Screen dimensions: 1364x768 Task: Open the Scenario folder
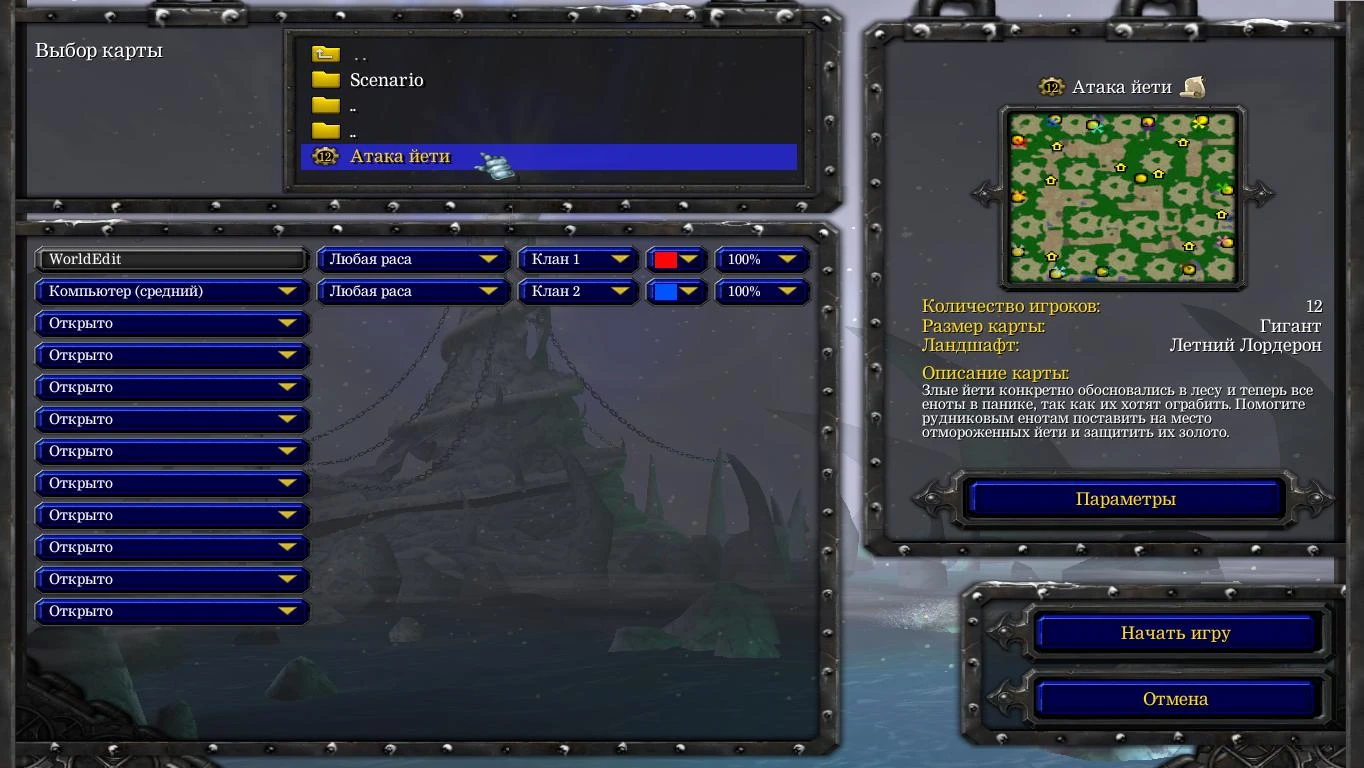(385, 80)
